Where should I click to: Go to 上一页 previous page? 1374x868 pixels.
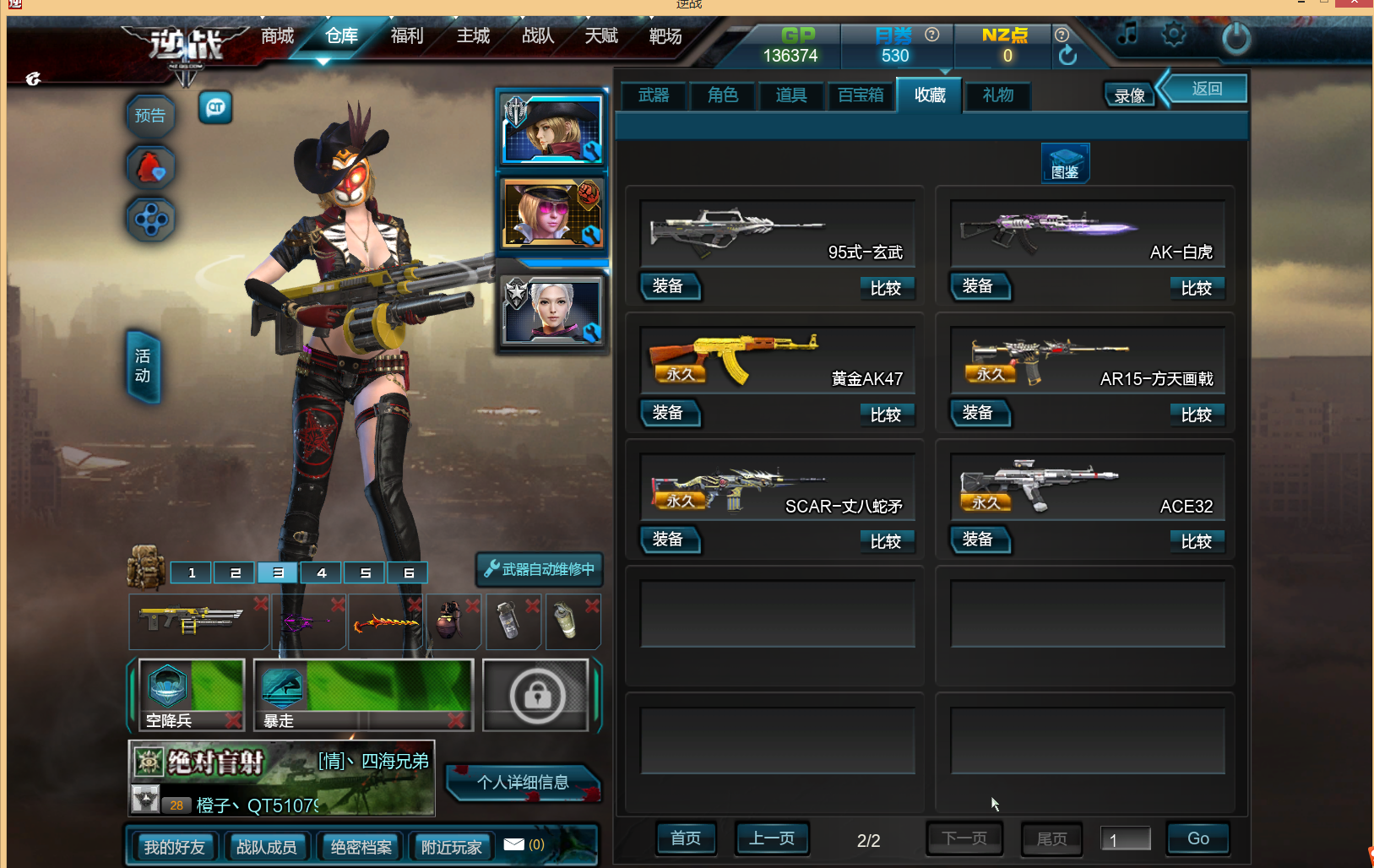click(772, 838)
